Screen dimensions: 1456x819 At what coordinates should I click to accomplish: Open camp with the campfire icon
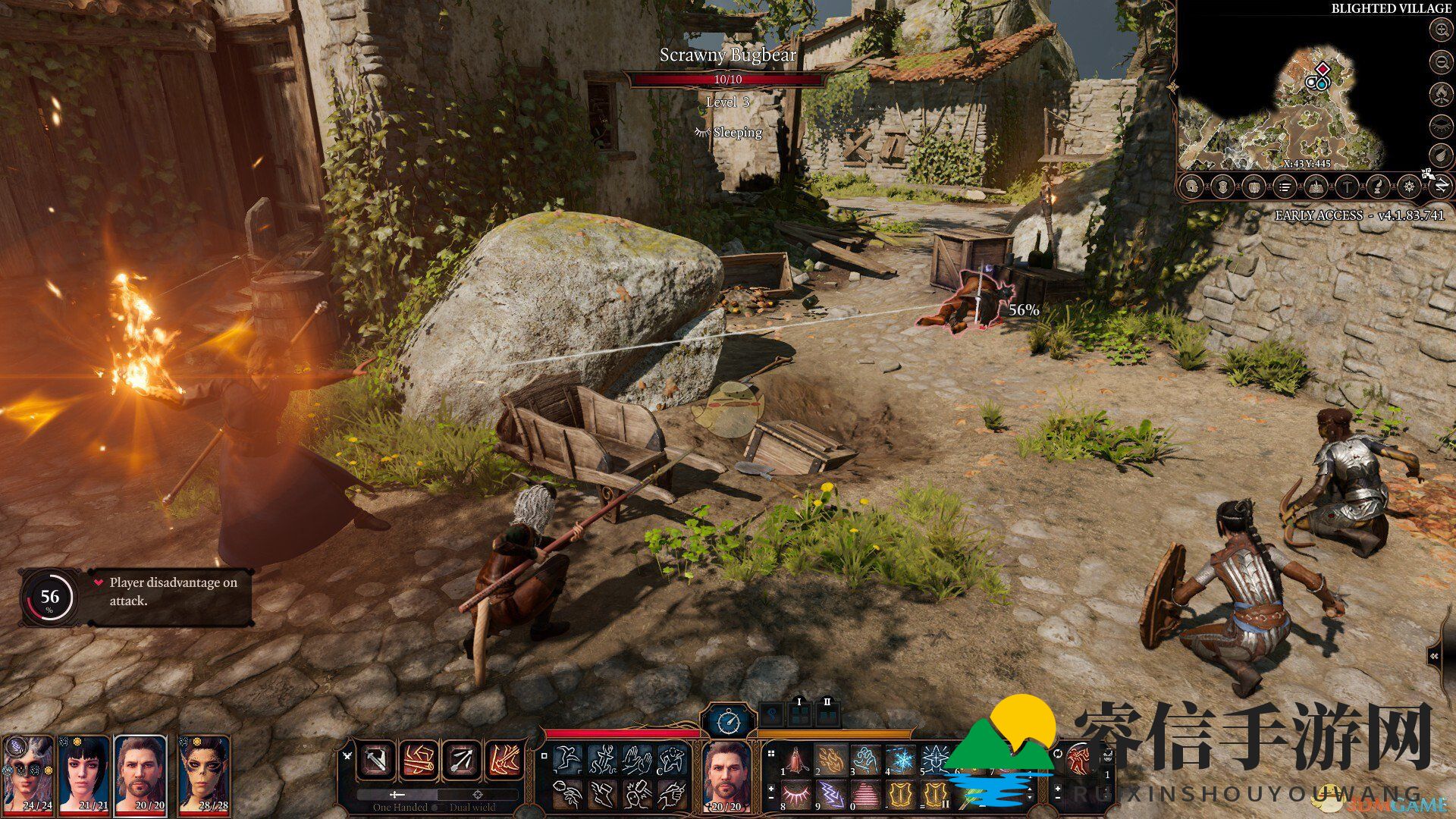[x=1440, y=94]
